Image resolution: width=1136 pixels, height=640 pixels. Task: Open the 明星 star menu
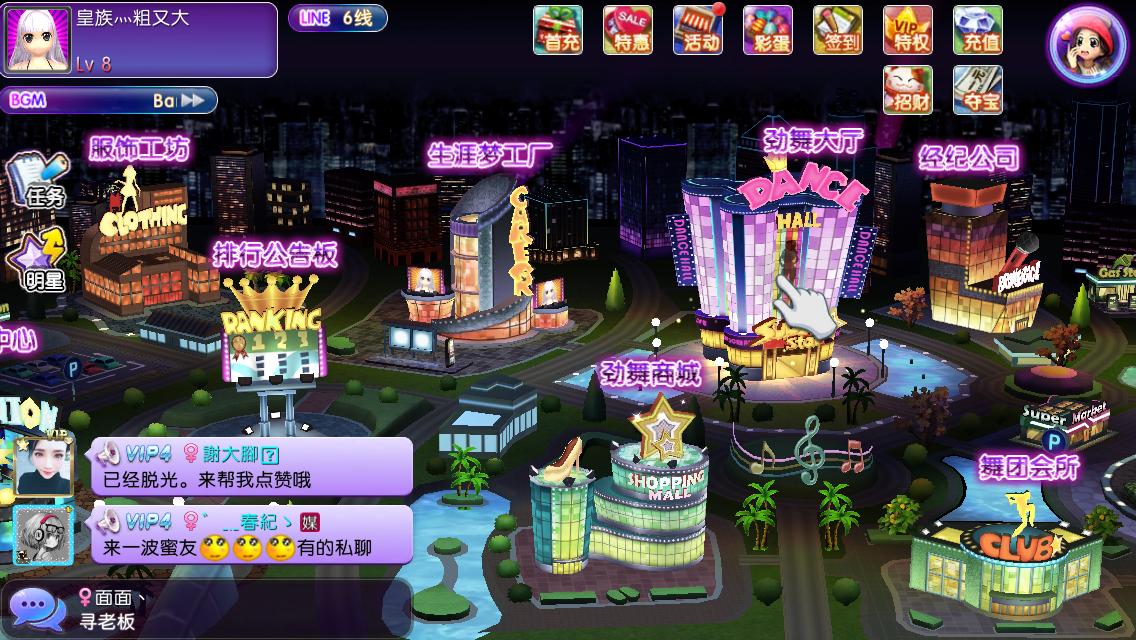[x=38, y=258]
